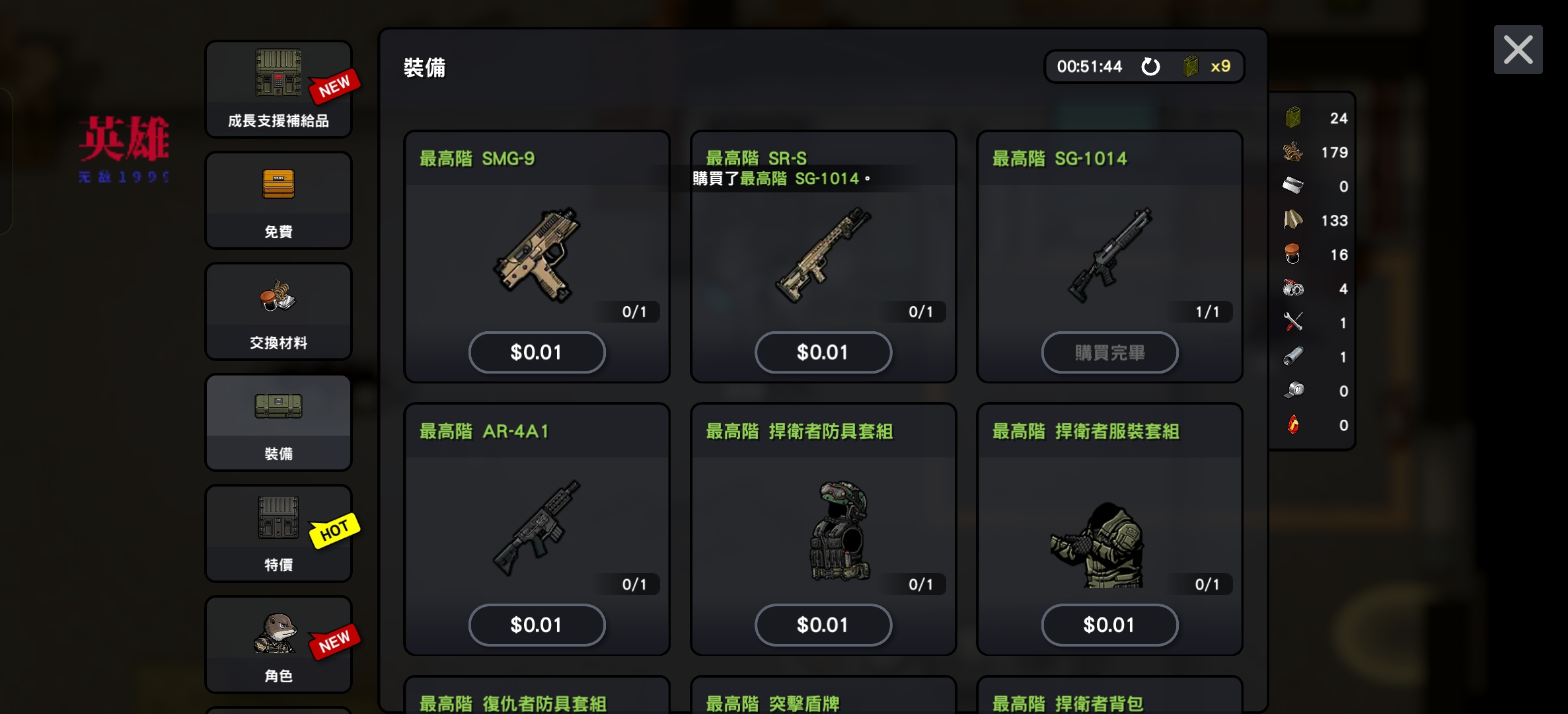Screen dimensions: 1568x714
Task: Buy the SMG-9 for $0.01
Action: (x=537, y=352)
